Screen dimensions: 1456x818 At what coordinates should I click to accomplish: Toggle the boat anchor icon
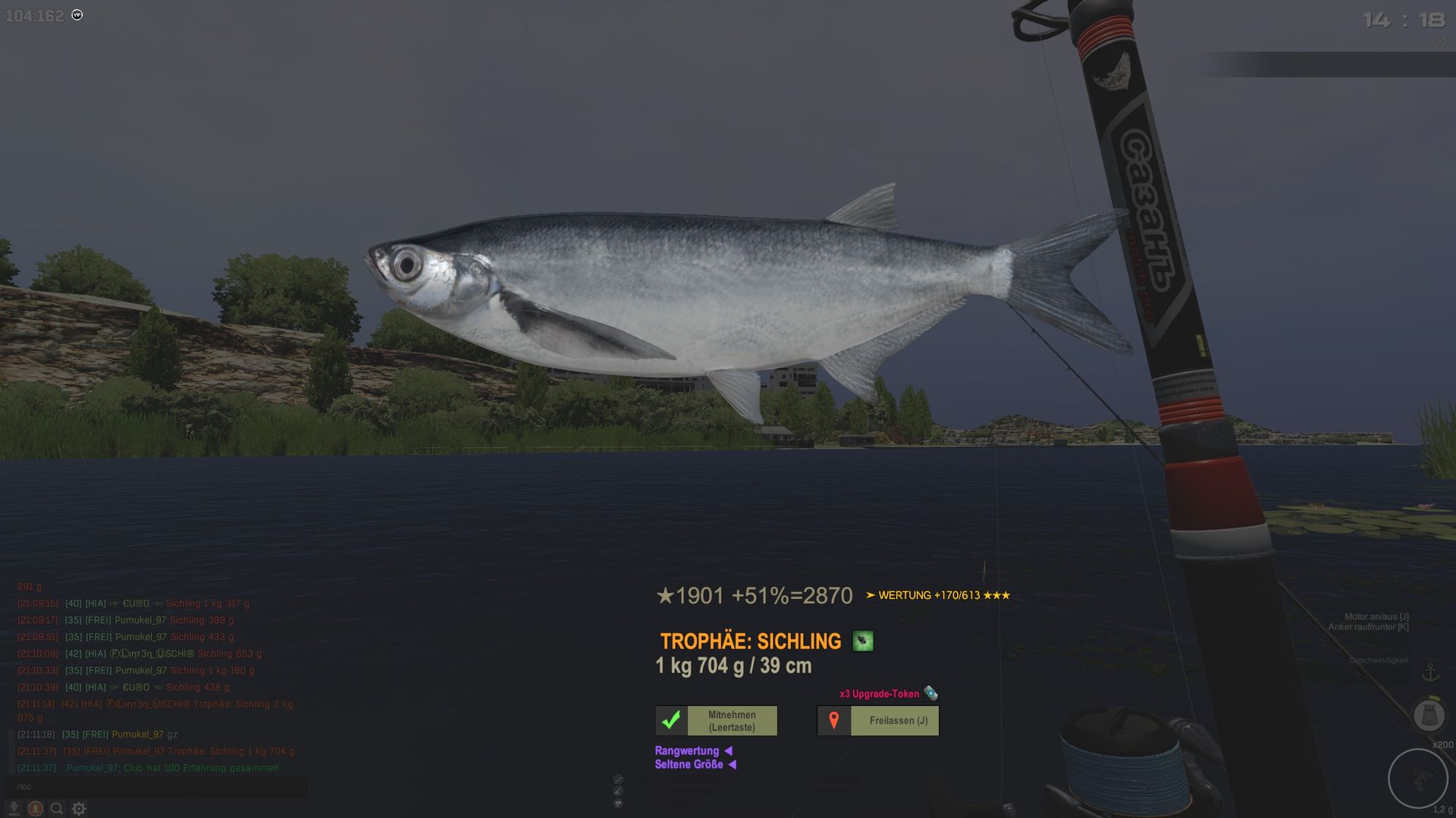pos(1430,672)
